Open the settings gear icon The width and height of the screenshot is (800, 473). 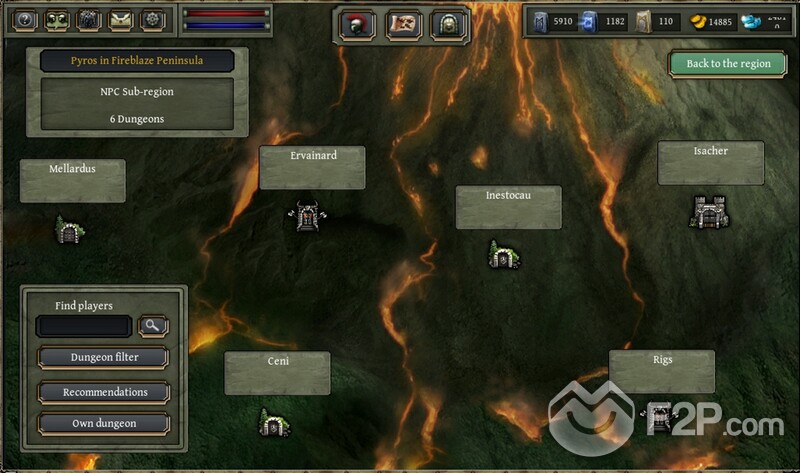(153, 19)
